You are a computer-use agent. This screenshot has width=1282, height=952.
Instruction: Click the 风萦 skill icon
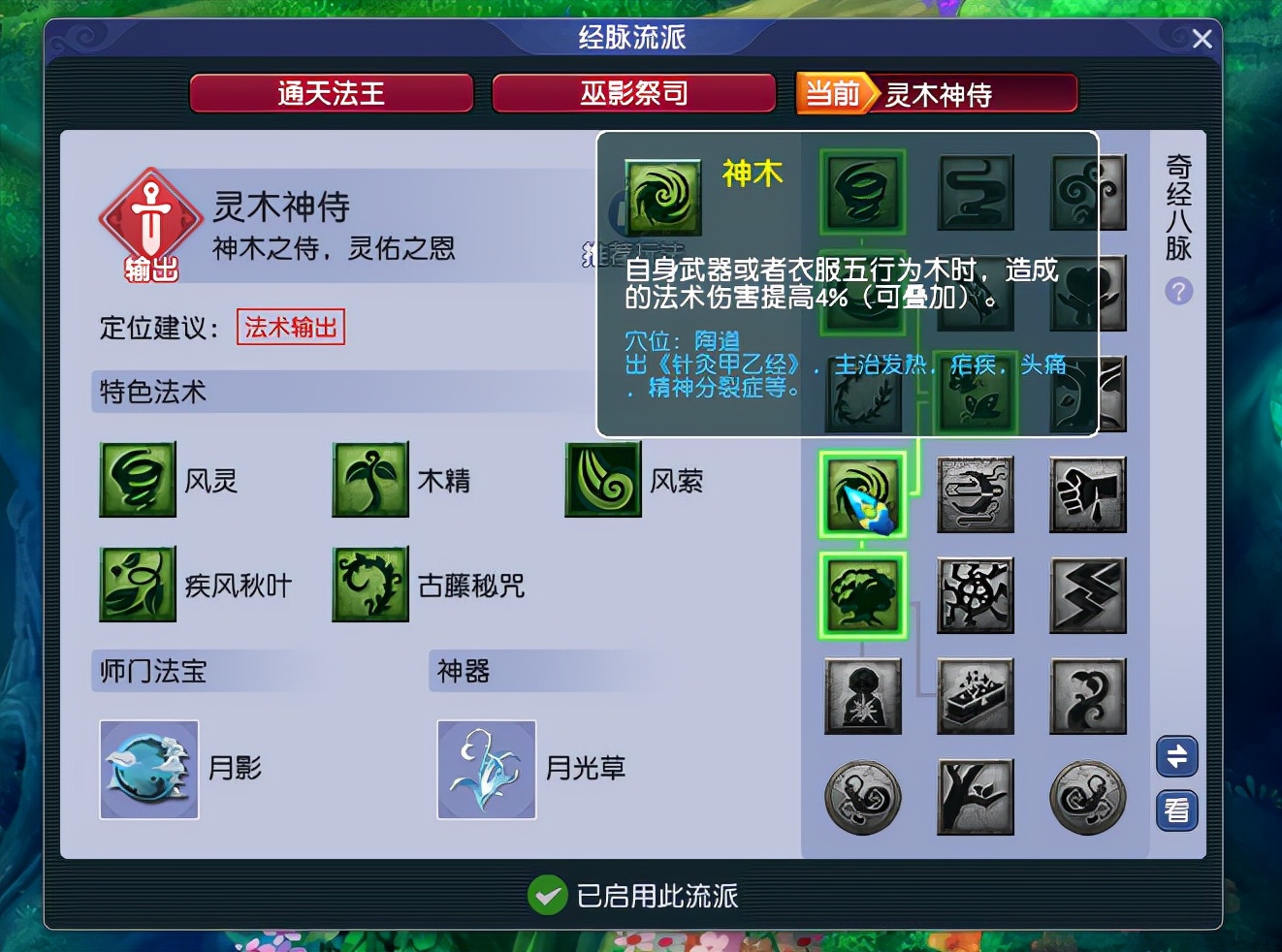click(603, 479)
